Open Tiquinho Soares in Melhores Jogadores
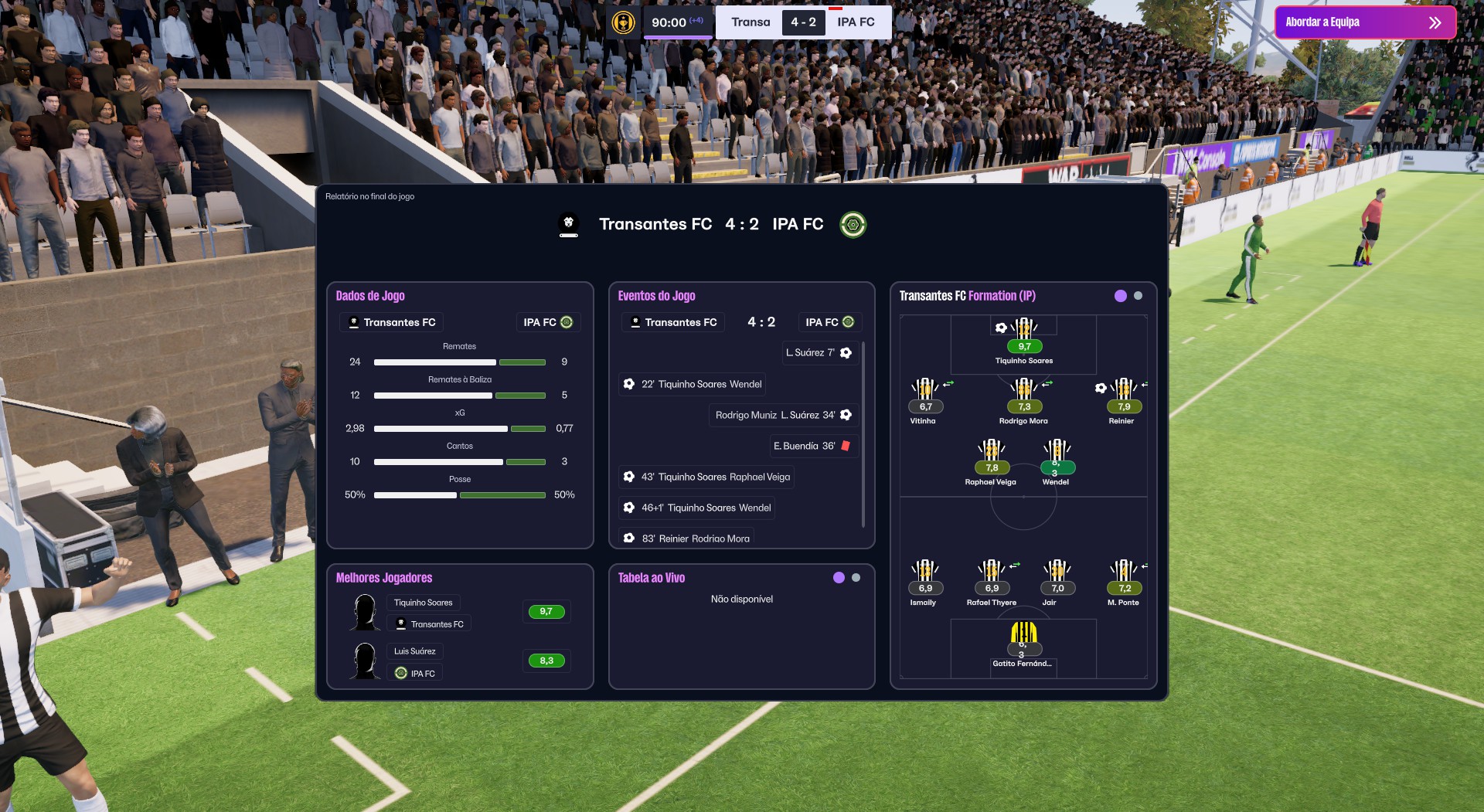 (423, 603)
